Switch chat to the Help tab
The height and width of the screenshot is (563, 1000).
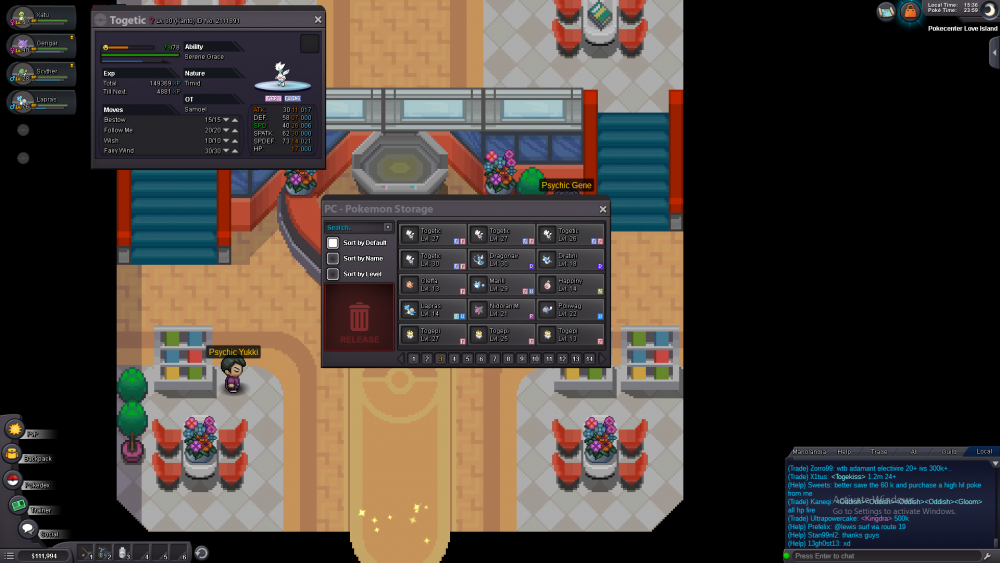click(x=844, y=452)
